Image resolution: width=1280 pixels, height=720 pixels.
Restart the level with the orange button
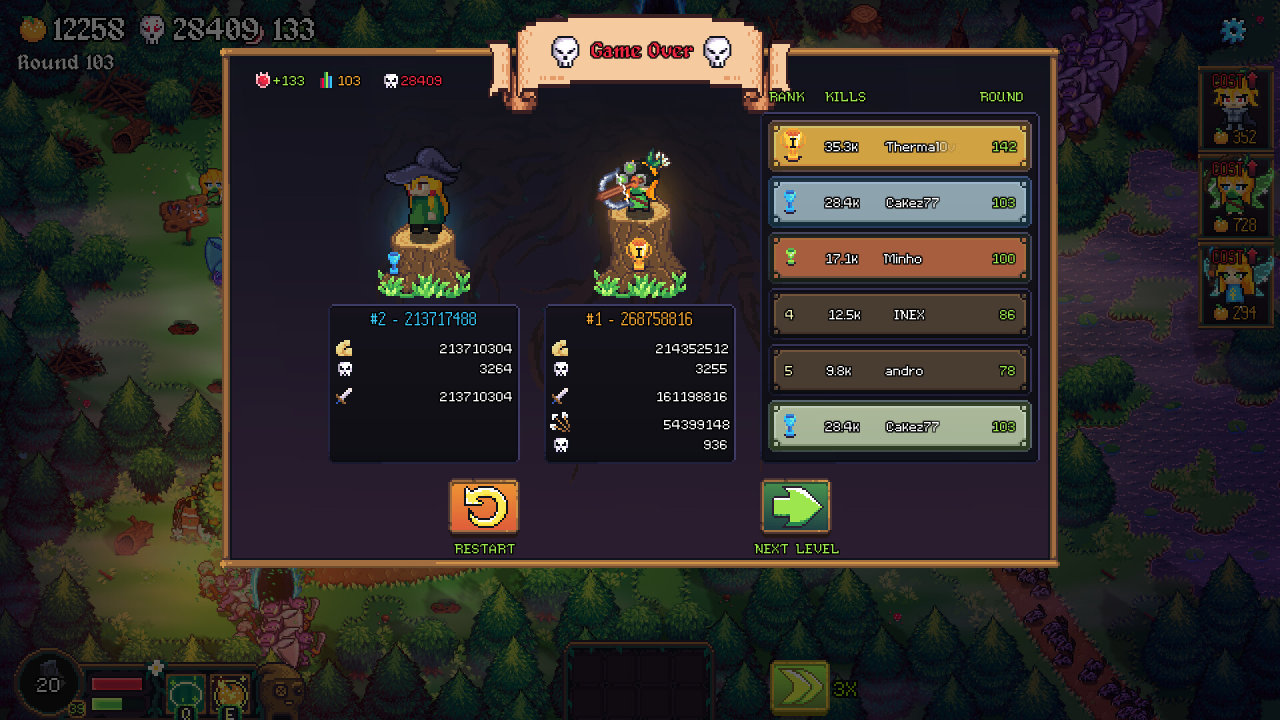click(484, 507)
